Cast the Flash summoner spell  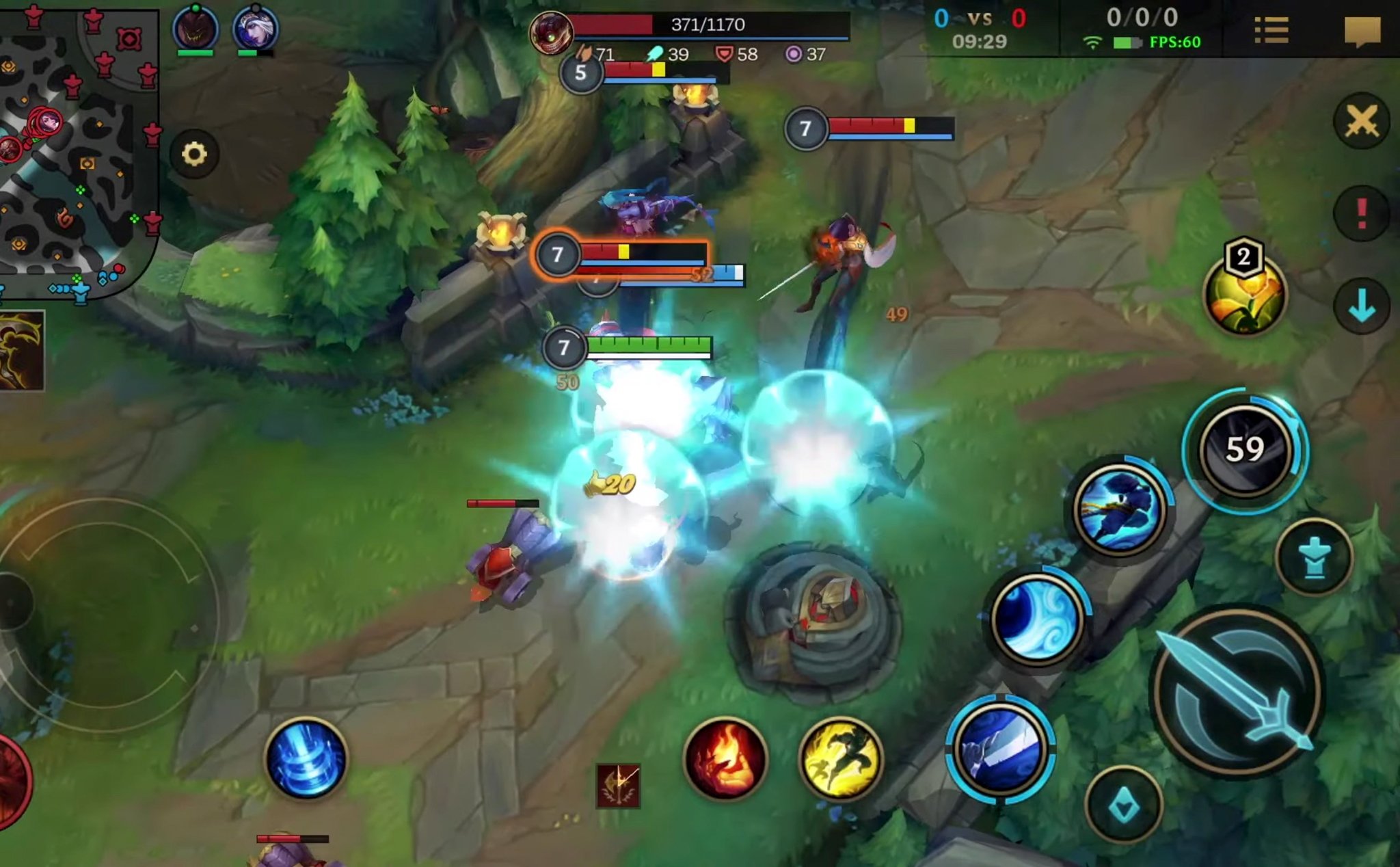coord(840,758)
